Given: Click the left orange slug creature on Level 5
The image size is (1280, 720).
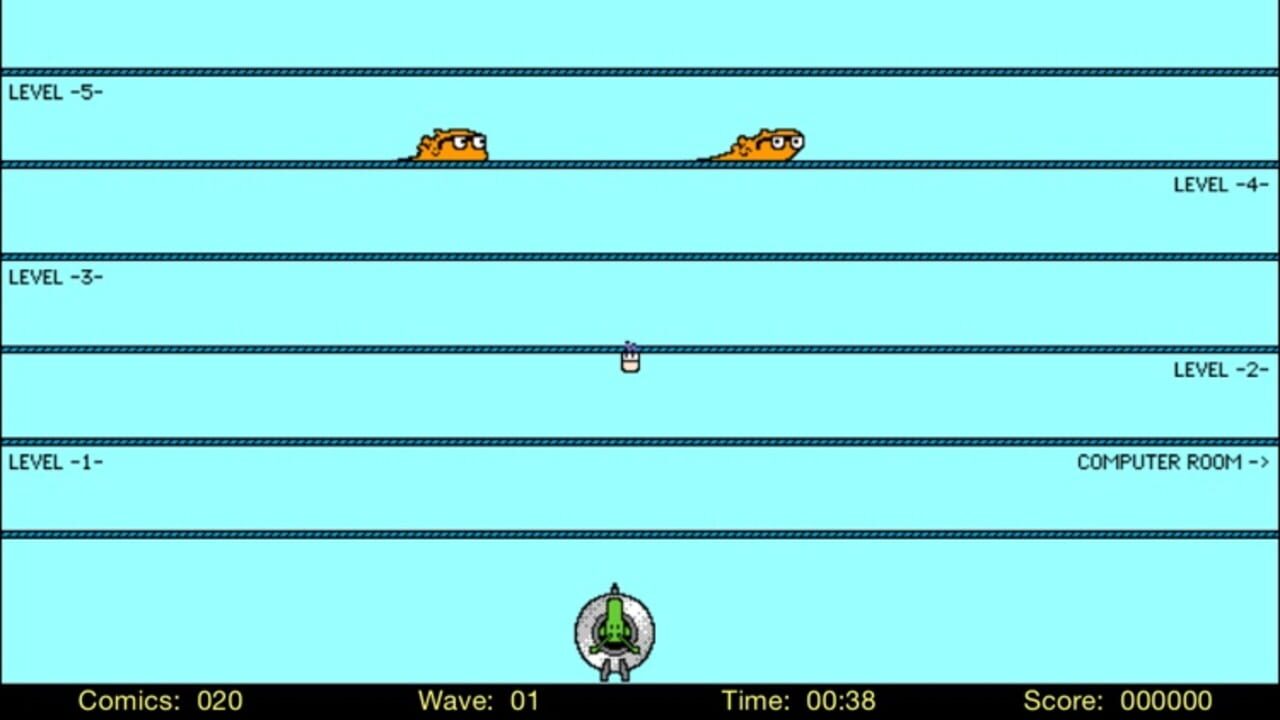Looking at the screenshot, I should pyautogui.click(x=452, y=145).
